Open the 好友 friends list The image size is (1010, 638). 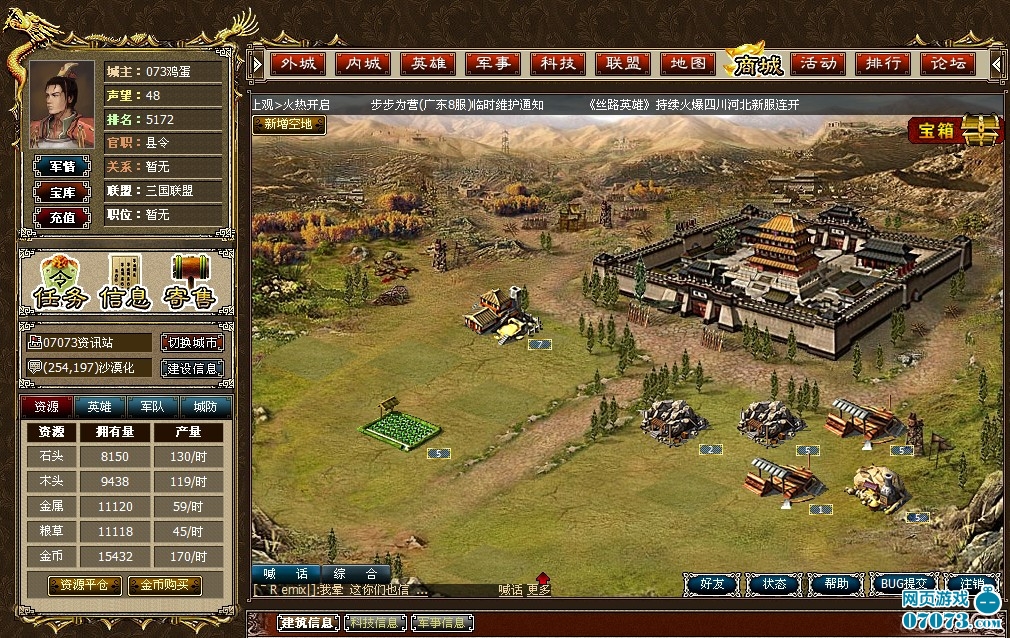pos(712,584)
